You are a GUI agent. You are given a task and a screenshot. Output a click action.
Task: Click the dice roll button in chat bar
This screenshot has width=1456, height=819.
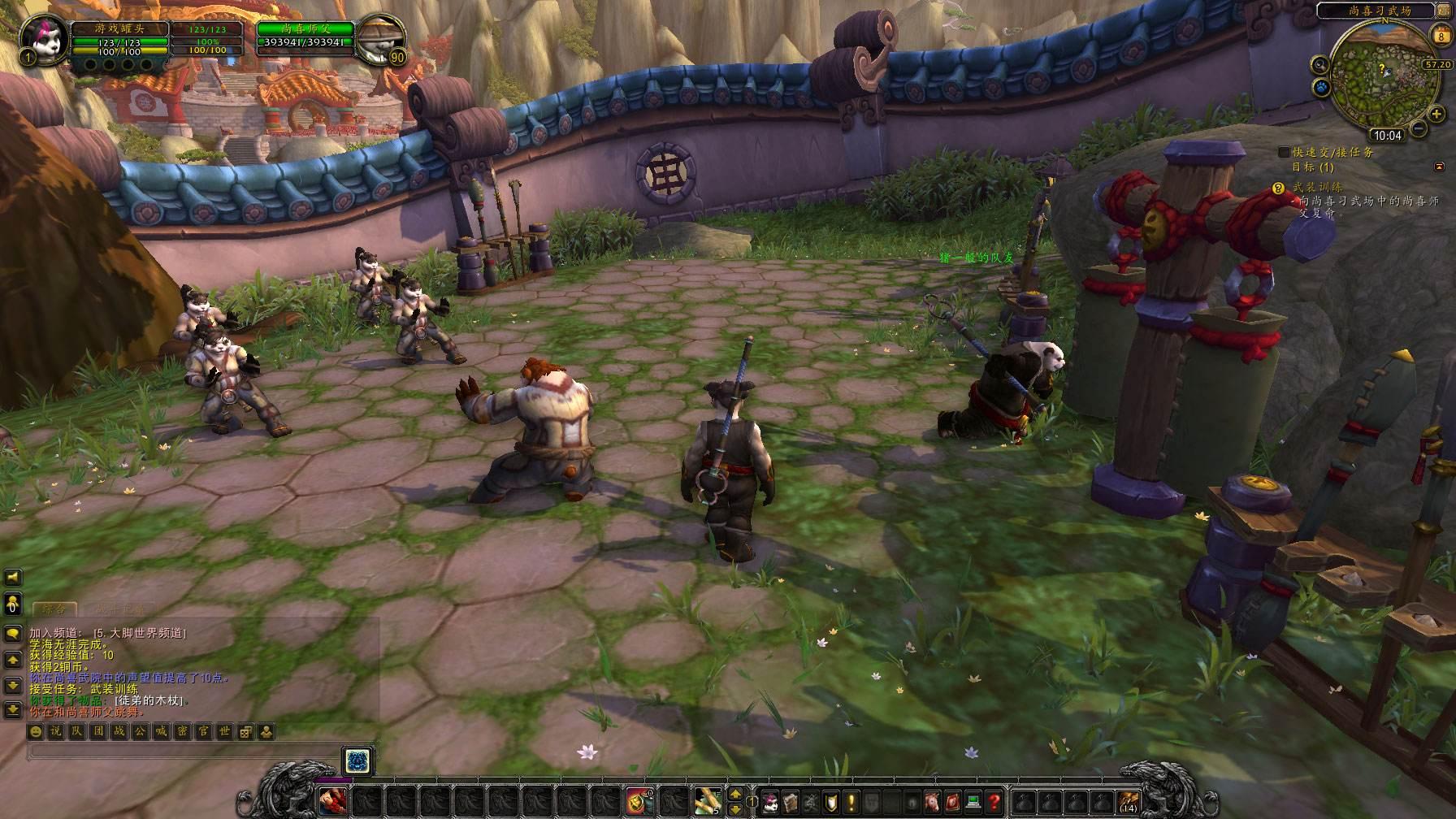point(245,731)
